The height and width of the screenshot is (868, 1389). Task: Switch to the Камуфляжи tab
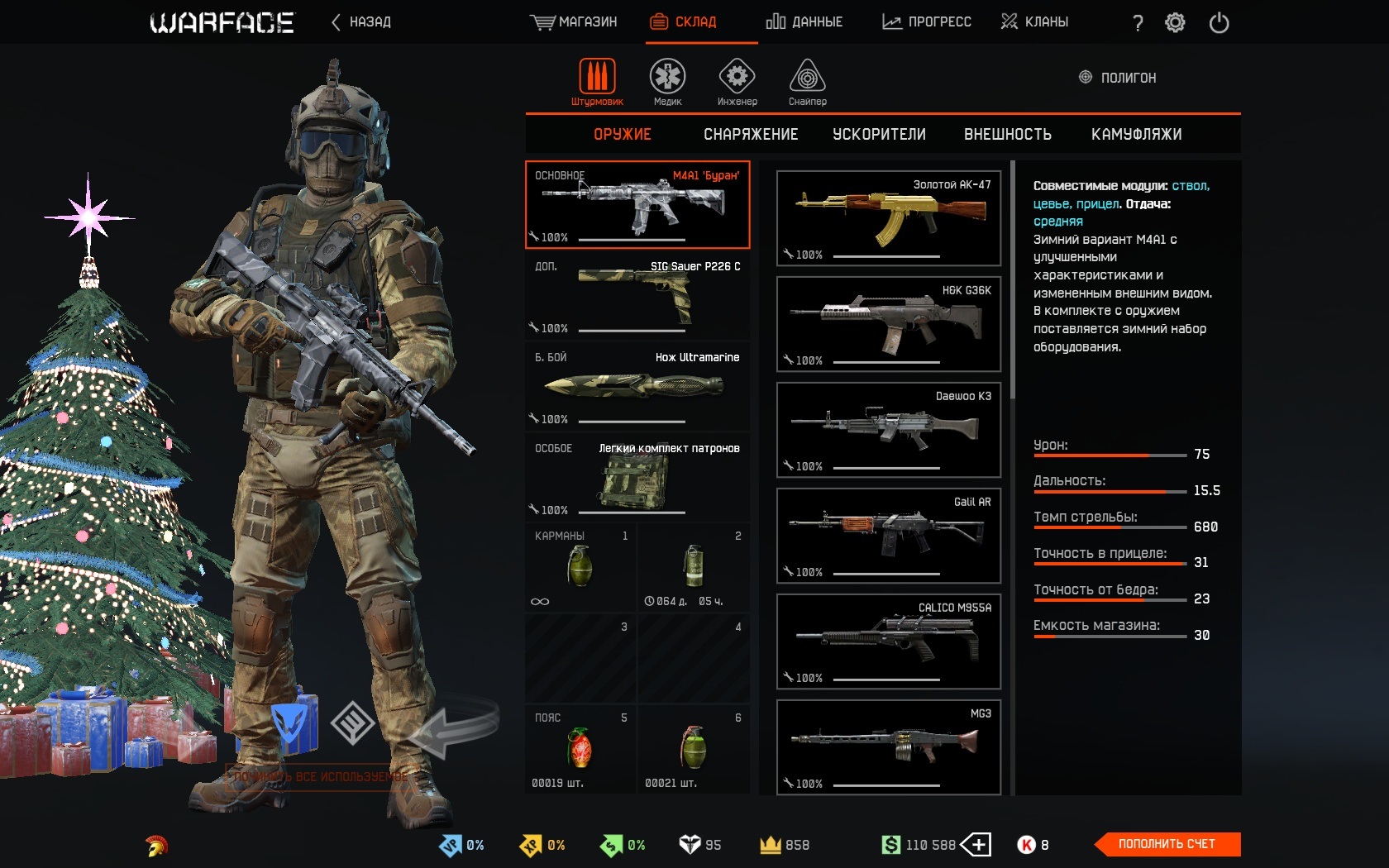pyautogui.click(x=1136, y=135)
